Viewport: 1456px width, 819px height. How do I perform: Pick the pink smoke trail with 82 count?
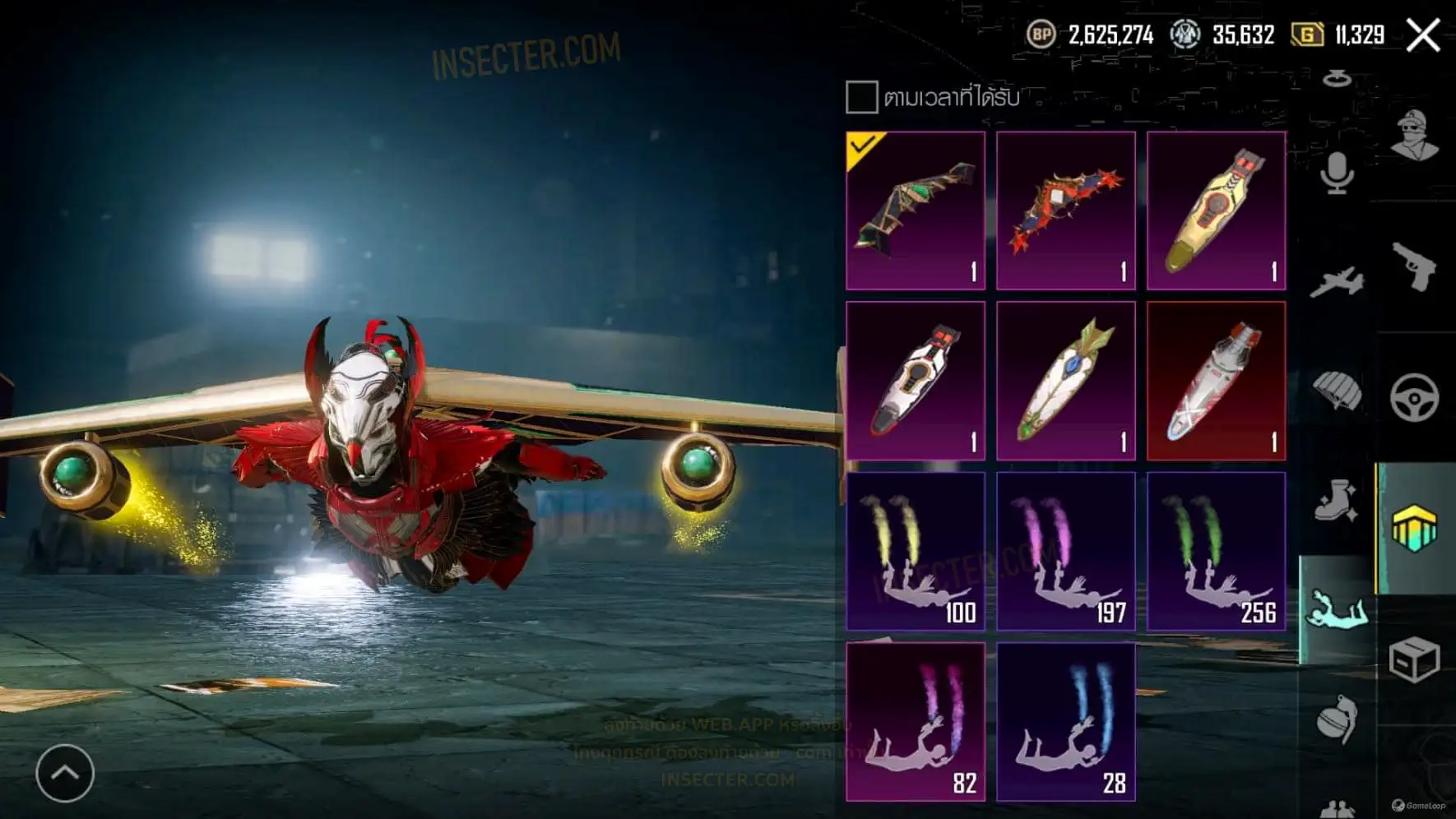916,721
